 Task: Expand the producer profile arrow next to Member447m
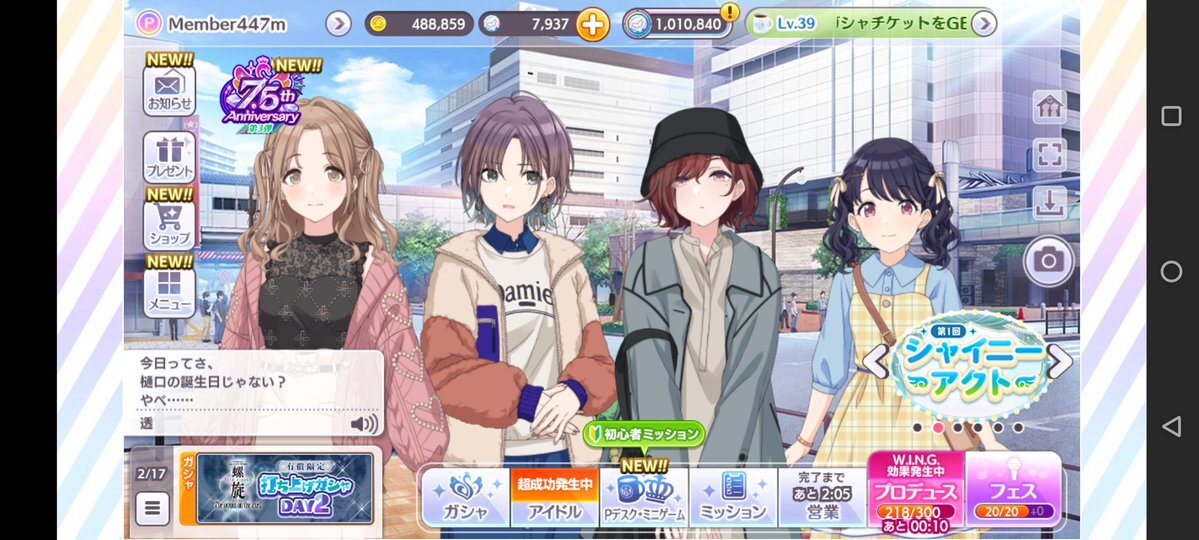tap(338, 24)
